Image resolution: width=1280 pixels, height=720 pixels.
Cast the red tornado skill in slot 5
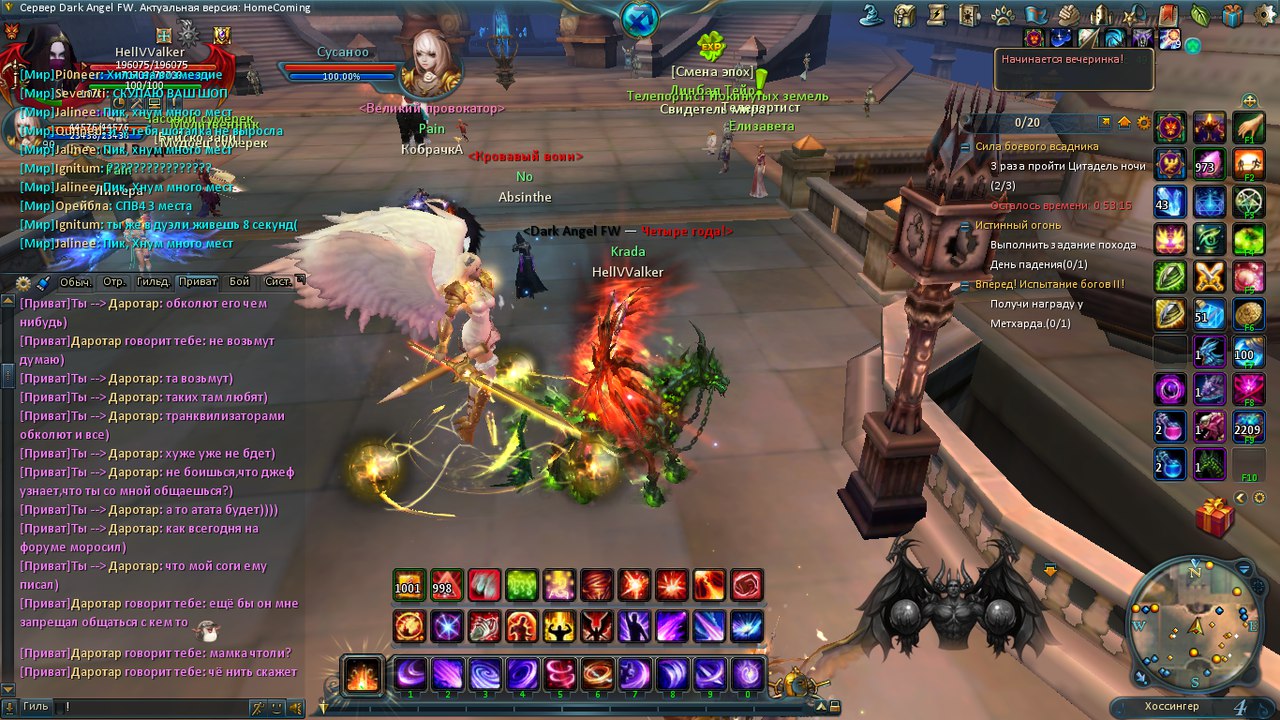point(559,675)
